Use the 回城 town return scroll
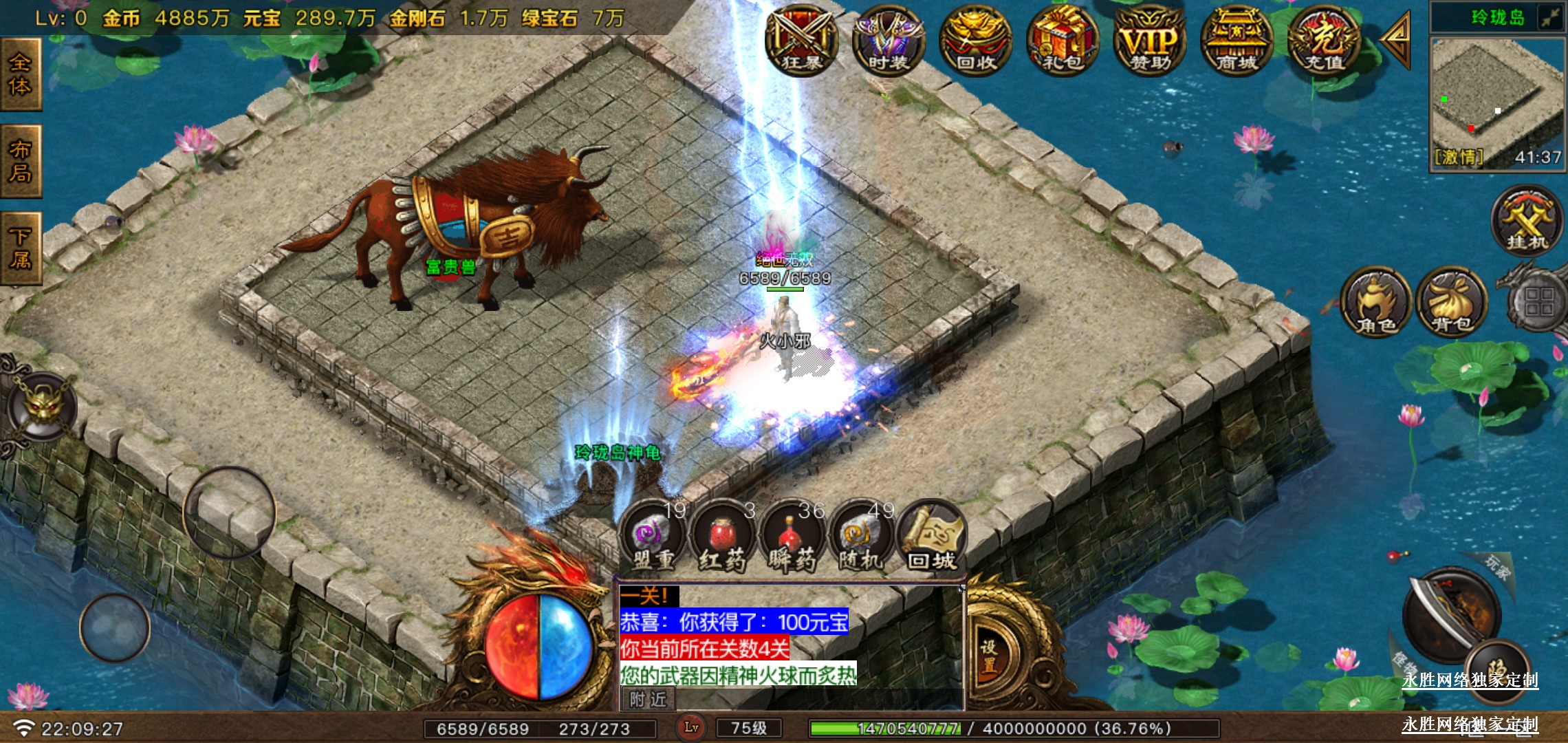 932,539
